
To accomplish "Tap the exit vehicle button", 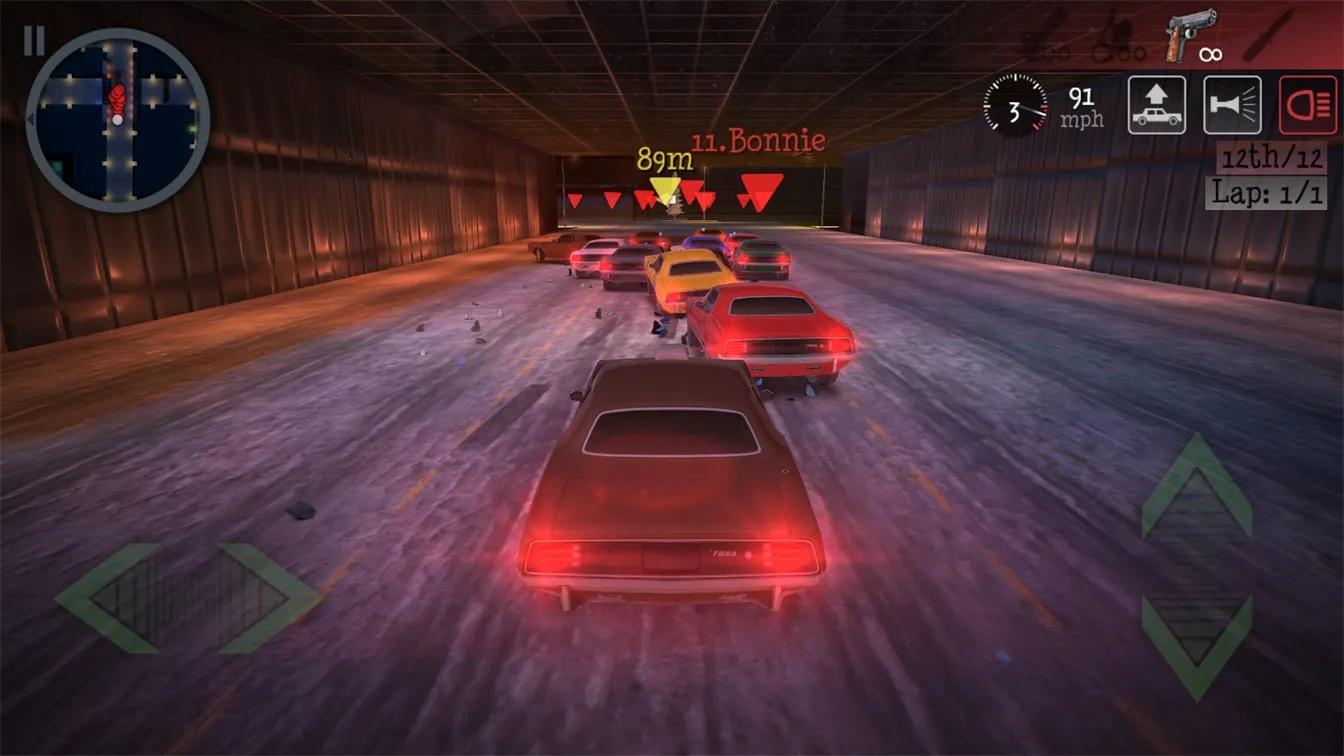I will click(1157, 105).
